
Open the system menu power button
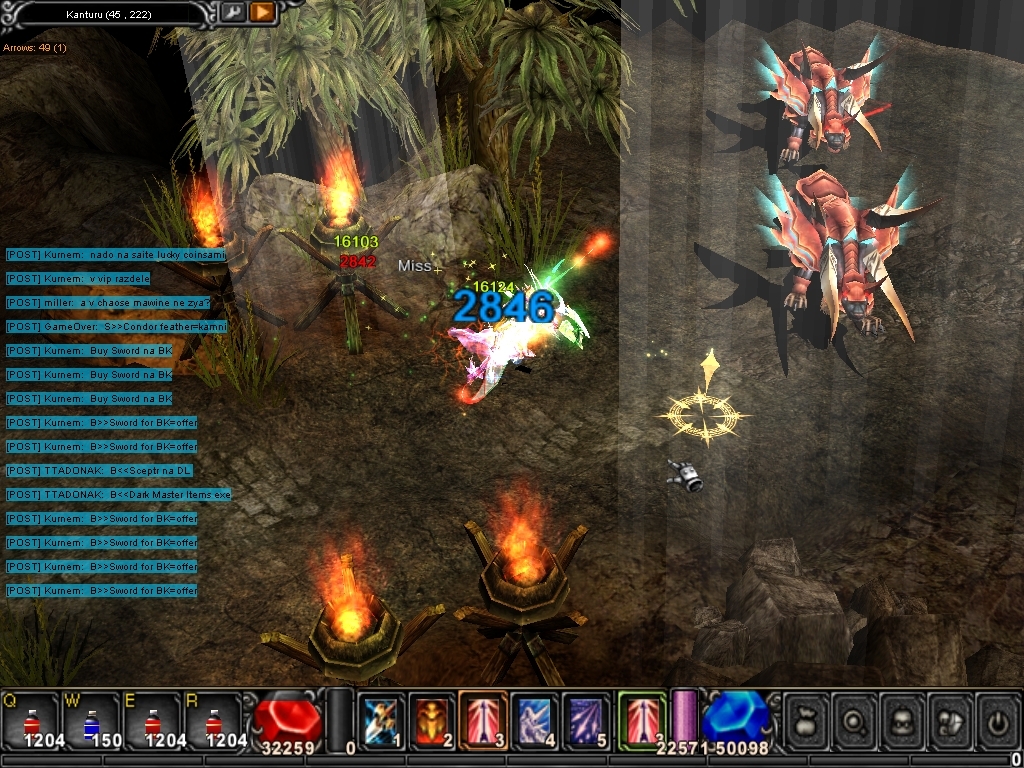998,719
